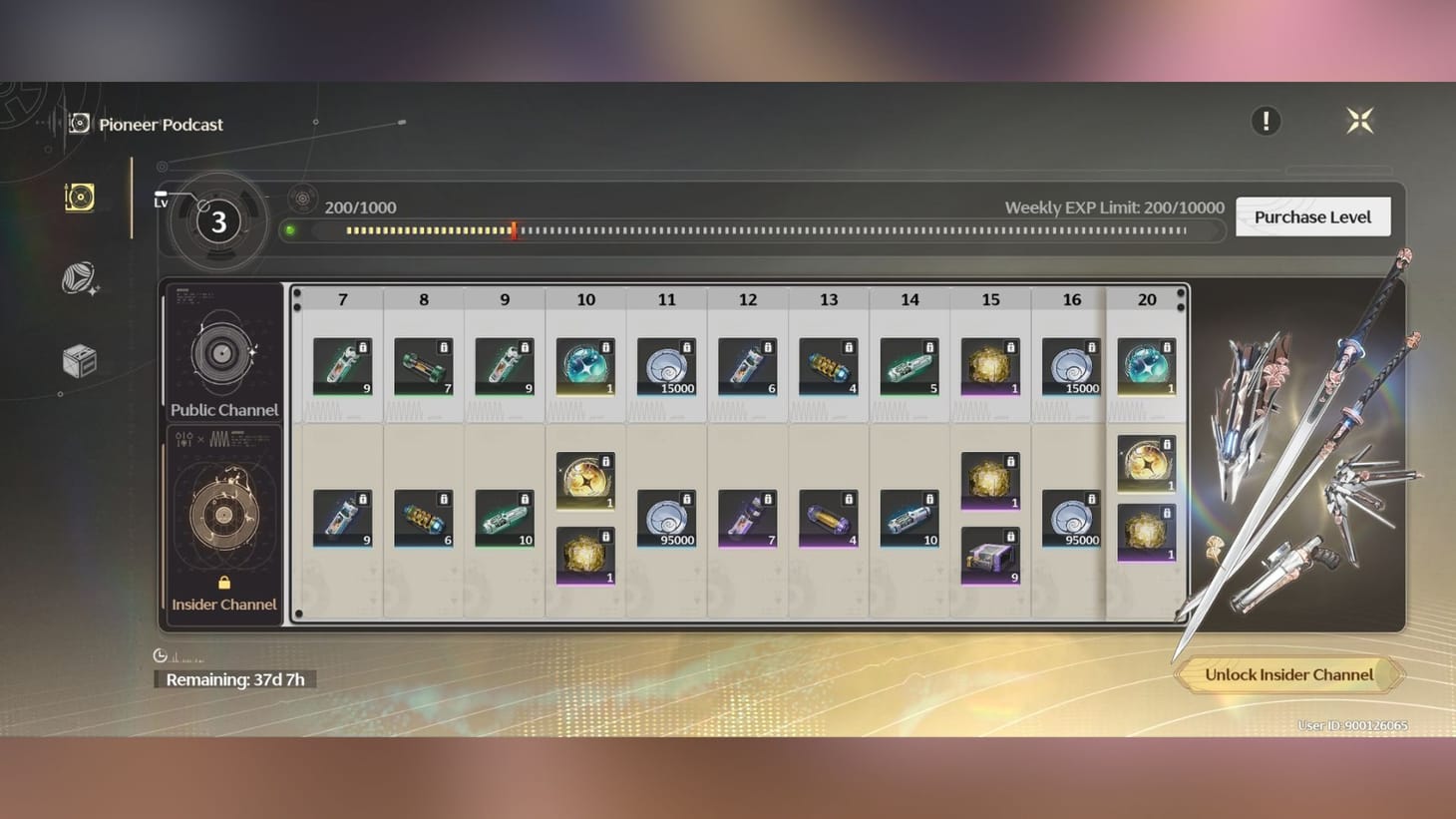Viewport: 1456px width, 819px height.
Task: Click the podcast icon beside Pioneer Podcast title
Action: point(79,123)
